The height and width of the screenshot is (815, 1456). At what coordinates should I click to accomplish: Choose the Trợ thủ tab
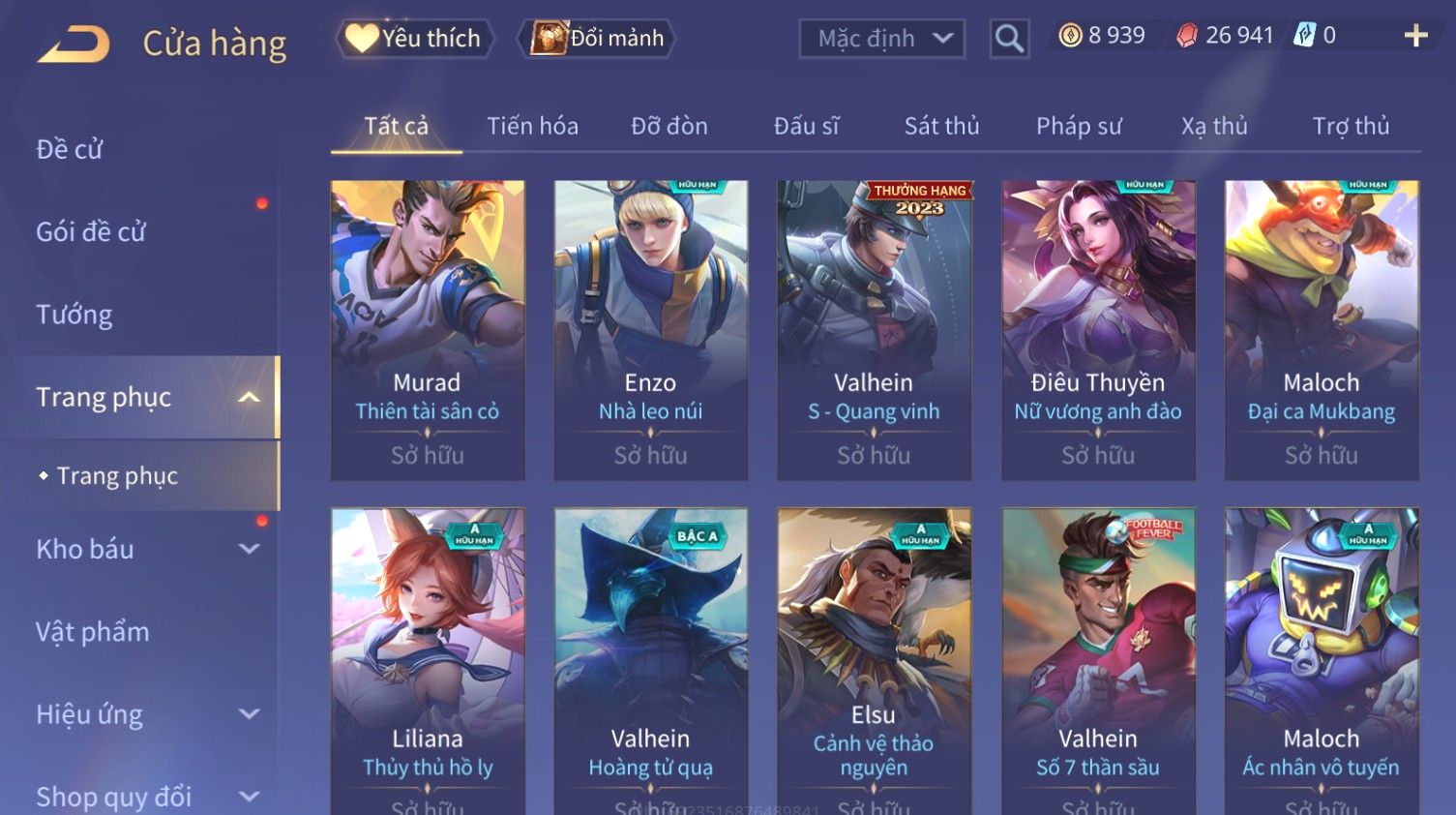tap(1351, 126)
